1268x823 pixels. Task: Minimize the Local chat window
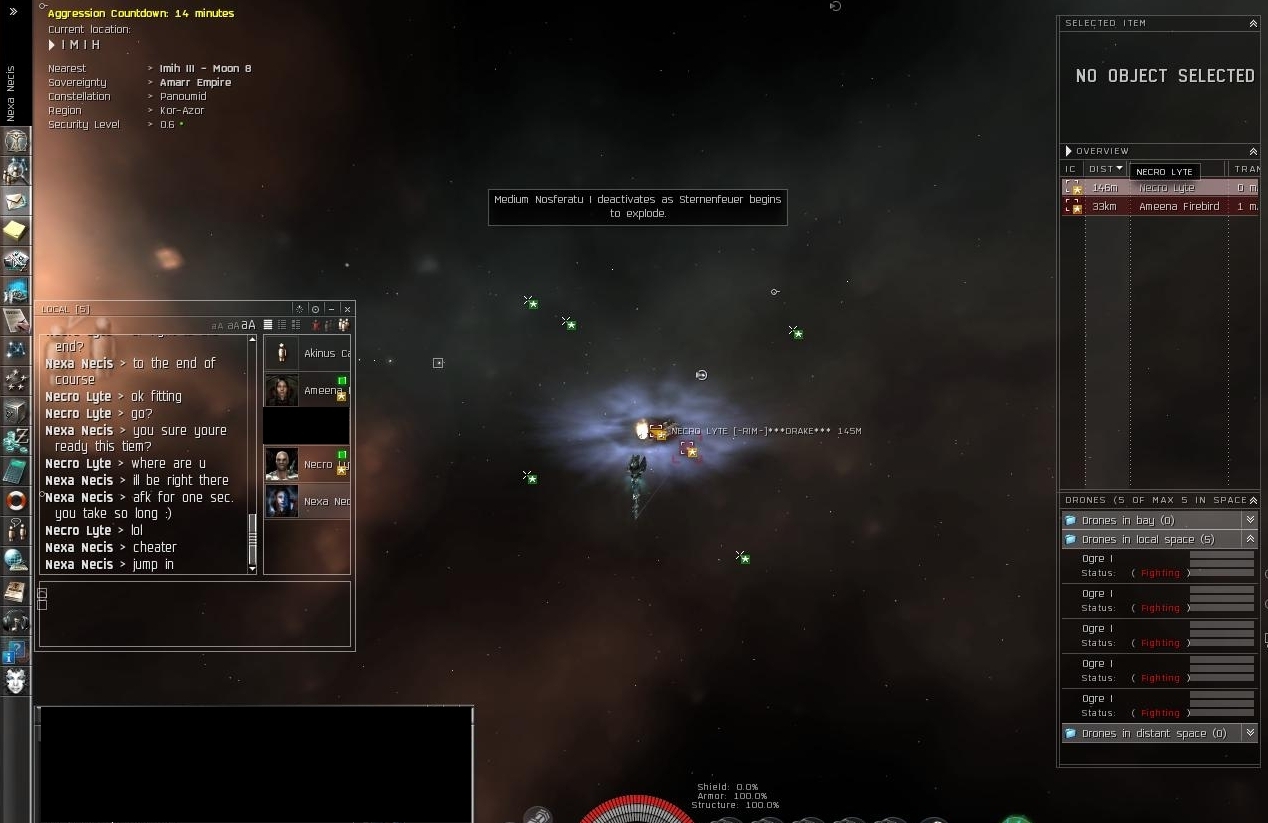331,309
